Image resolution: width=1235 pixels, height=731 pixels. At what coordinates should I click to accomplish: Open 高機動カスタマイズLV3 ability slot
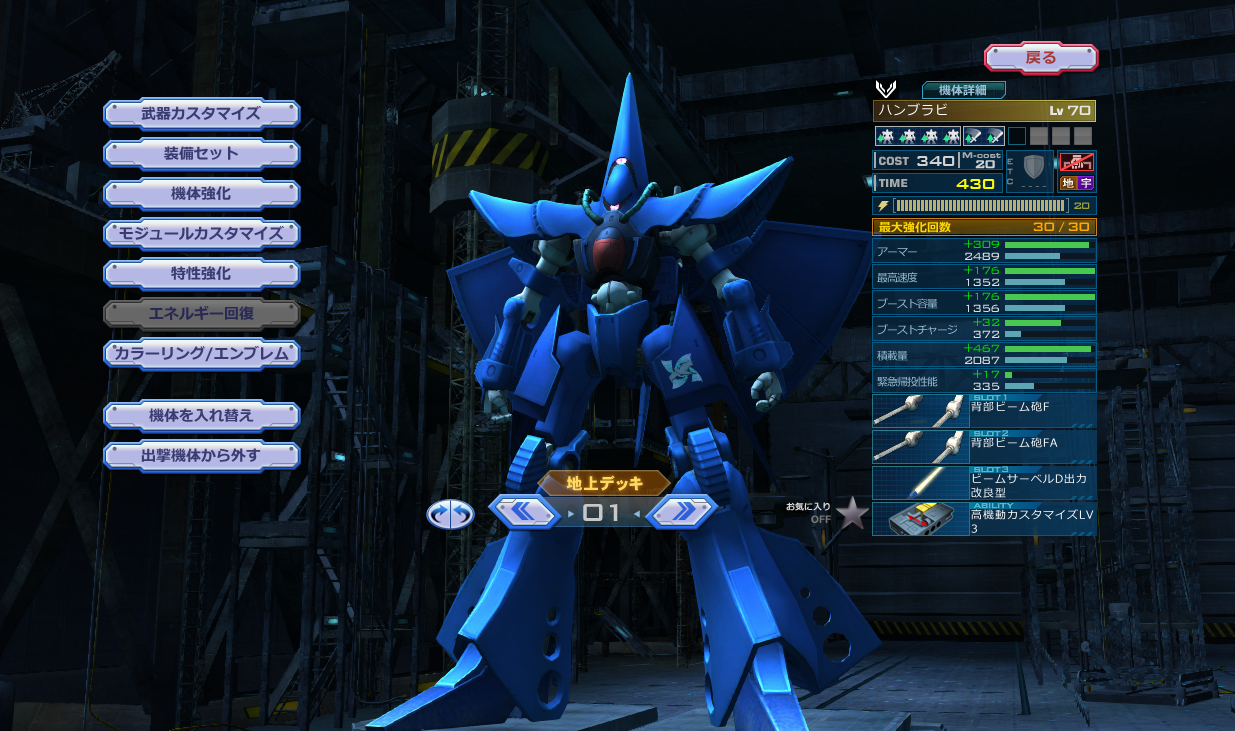tap(984, 518)
